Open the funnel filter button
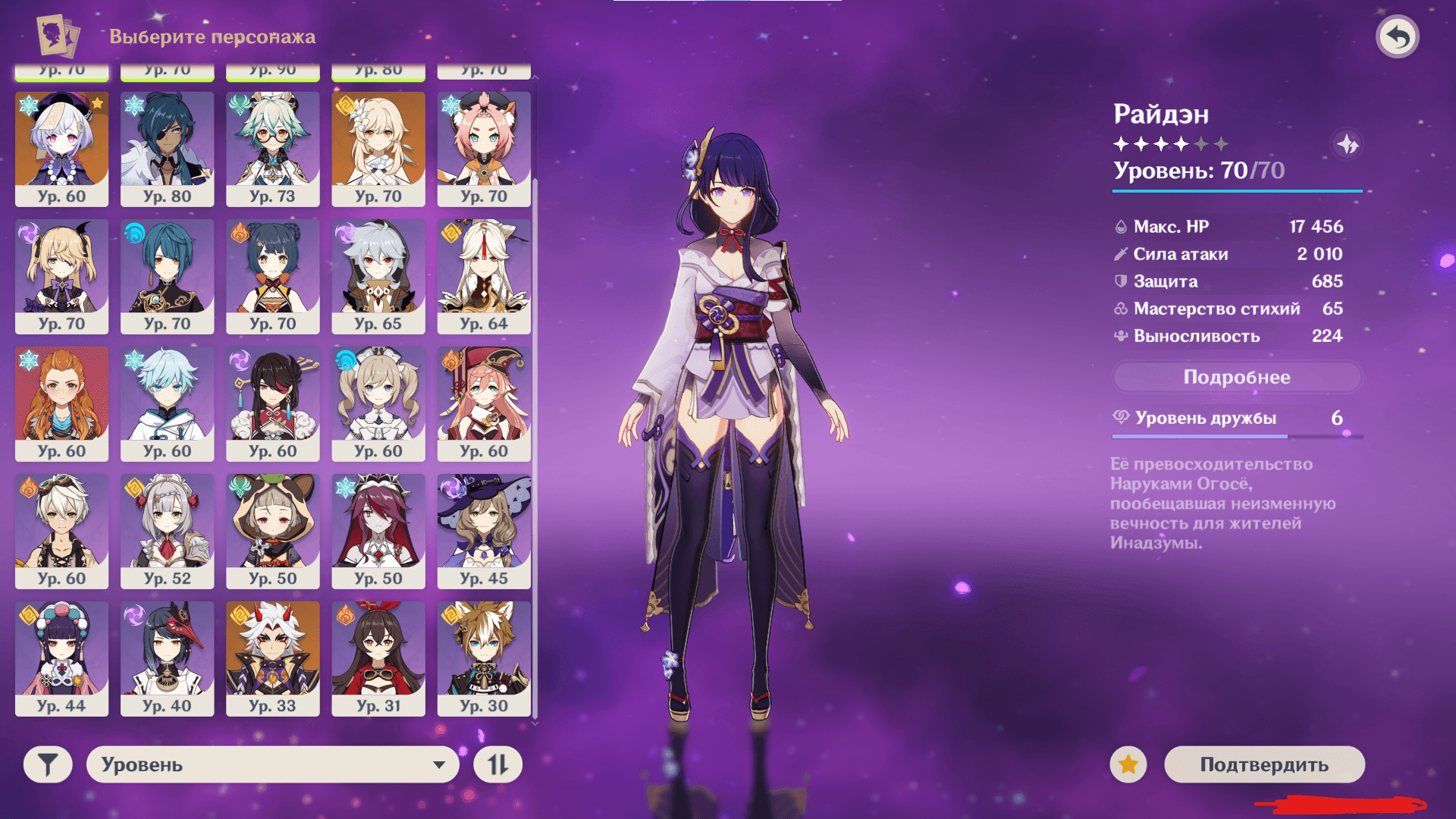Screen dimensions: 1456x819 (x=48, y=764)
